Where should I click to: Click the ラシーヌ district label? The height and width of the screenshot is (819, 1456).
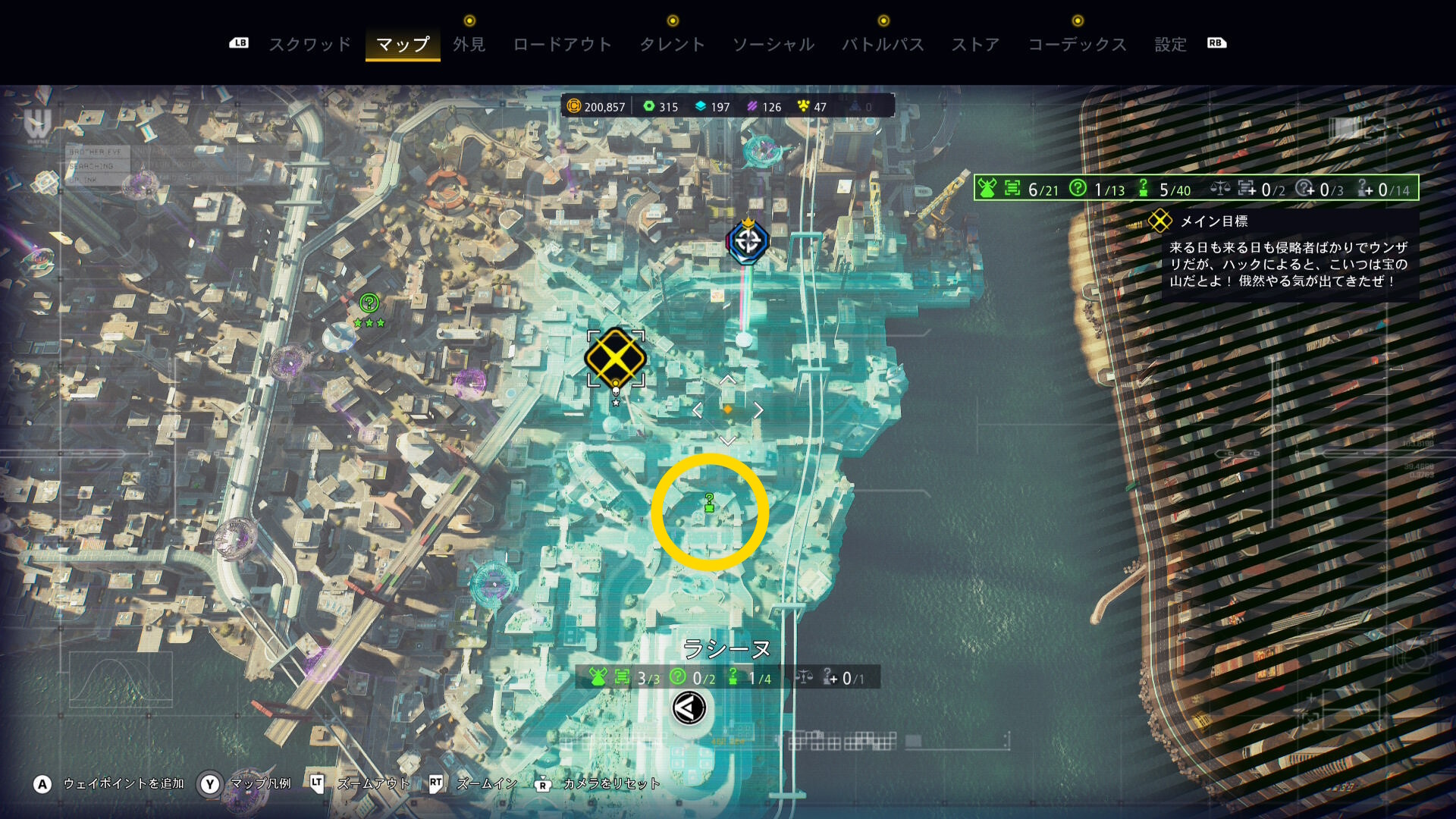(x=726, y=648)
